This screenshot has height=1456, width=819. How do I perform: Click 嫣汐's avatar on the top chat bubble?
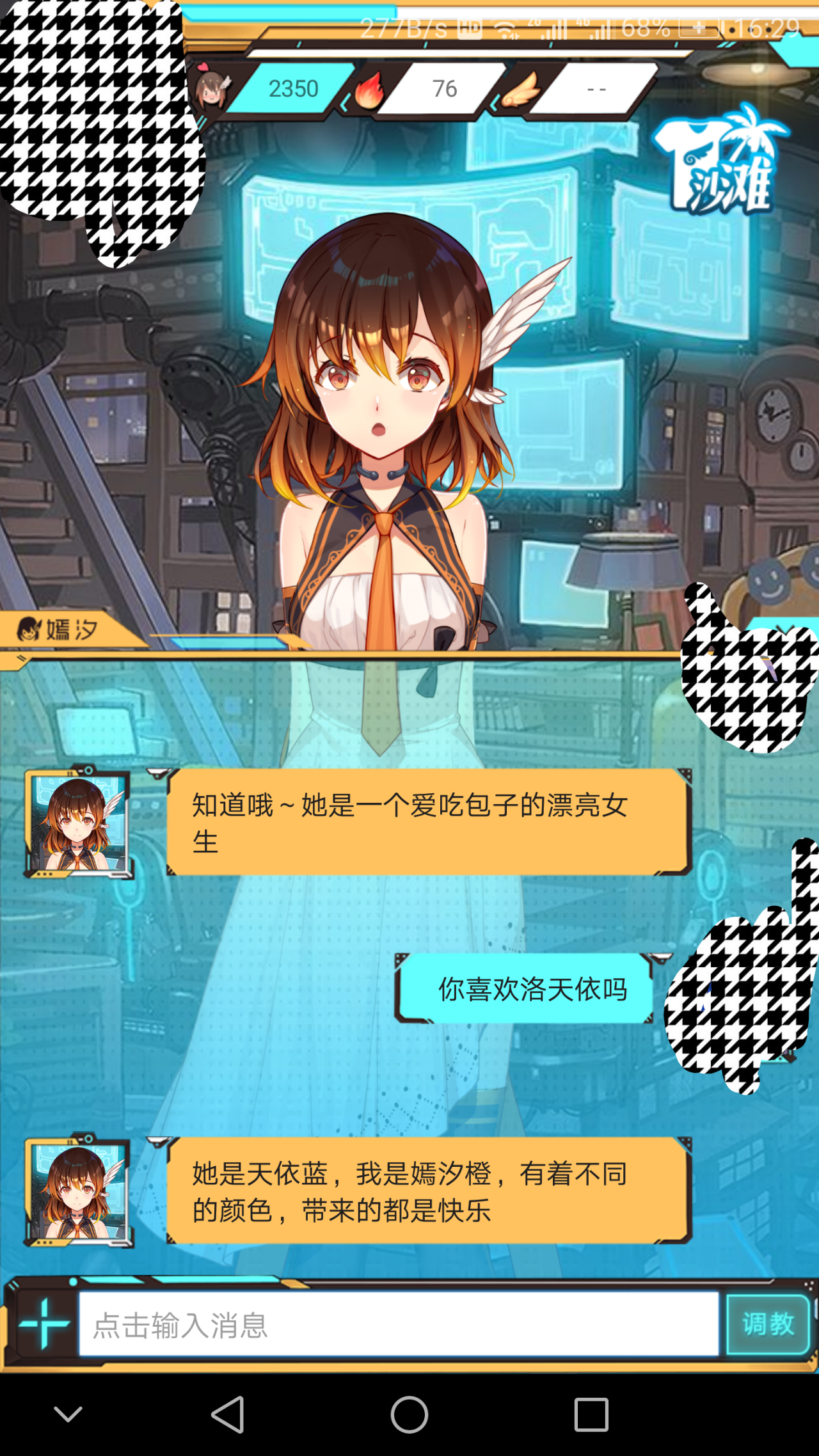[x=79, y=825]
